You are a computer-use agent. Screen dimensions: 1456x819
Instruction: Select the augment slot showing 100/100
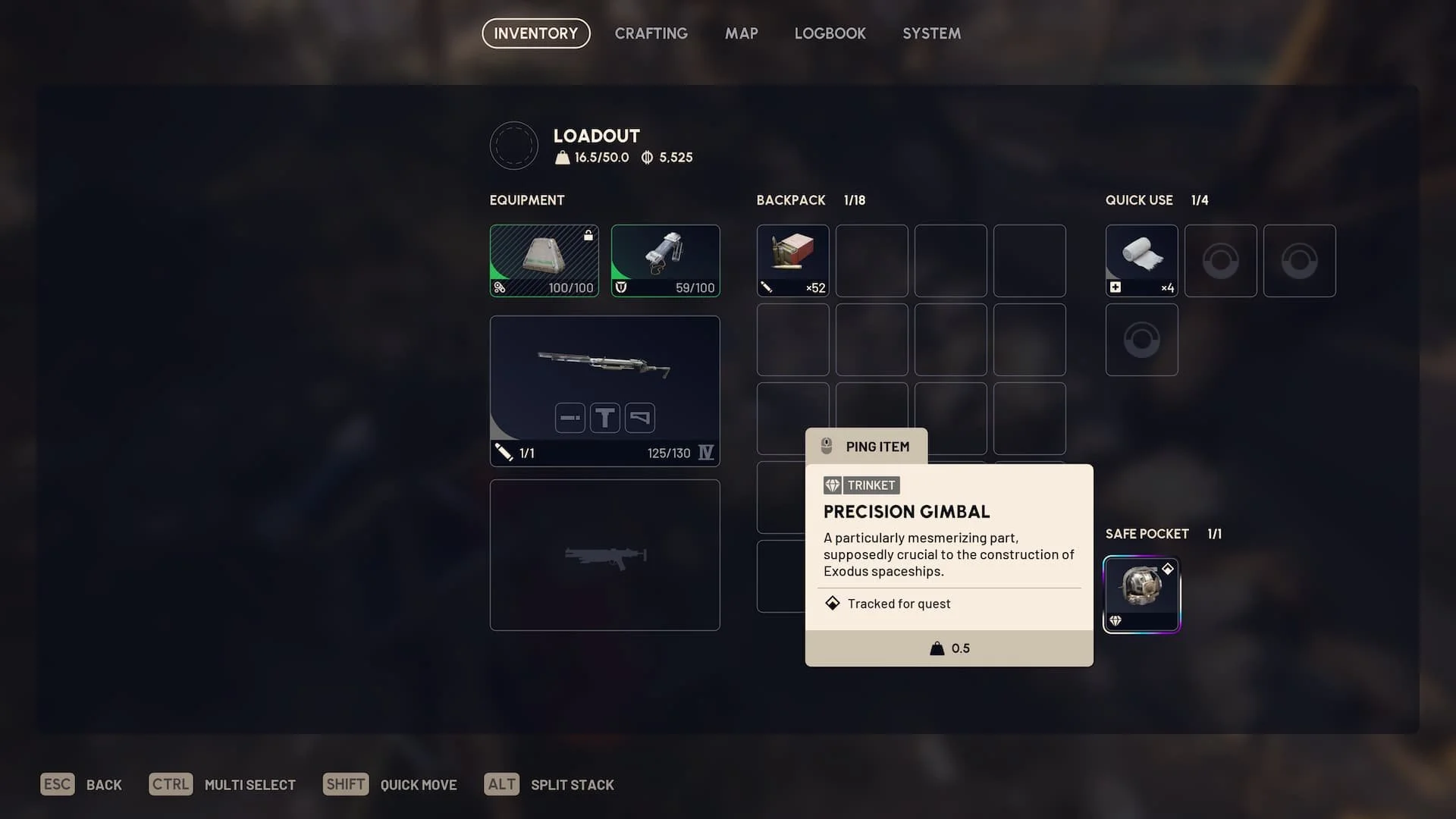pos(544,260)
